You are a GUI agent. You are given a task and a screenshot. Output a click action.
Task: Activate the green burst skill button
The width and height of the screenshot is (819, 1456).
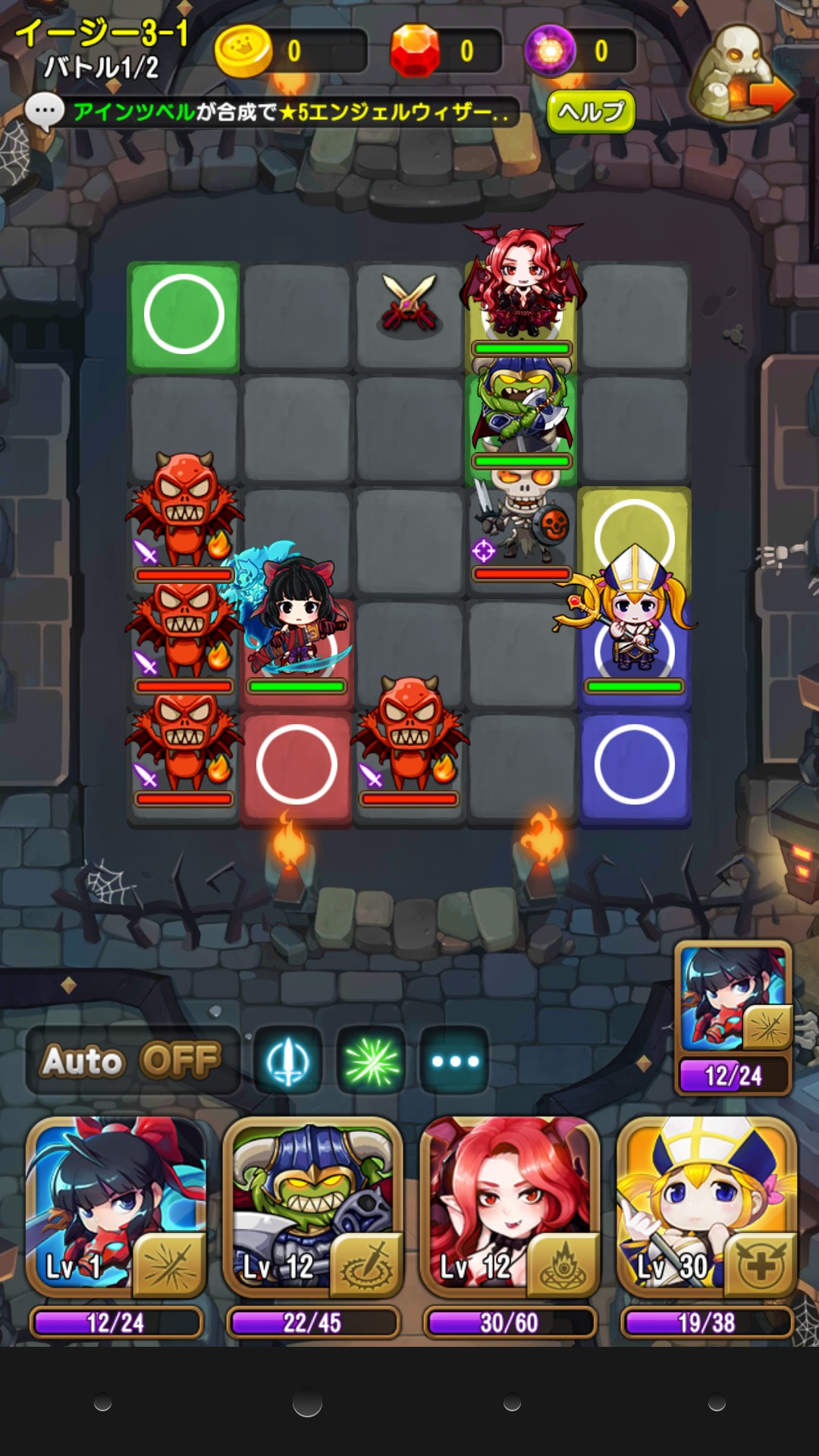[x=371, y=1060]
